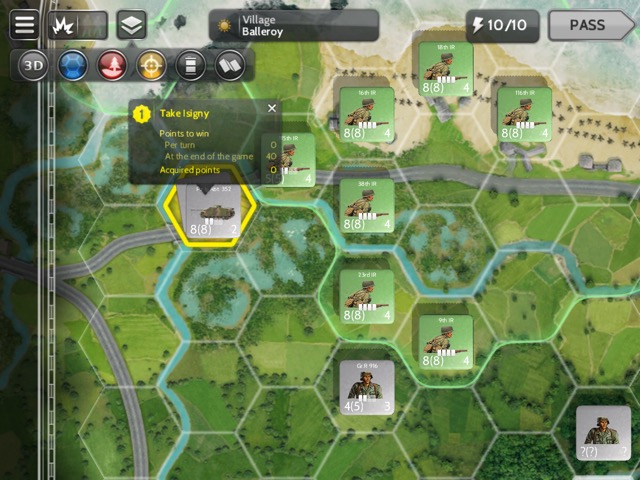Toggle the red tree terrain overlay
The height and width of the screenshot is (480, 640).
click(112, 66)
